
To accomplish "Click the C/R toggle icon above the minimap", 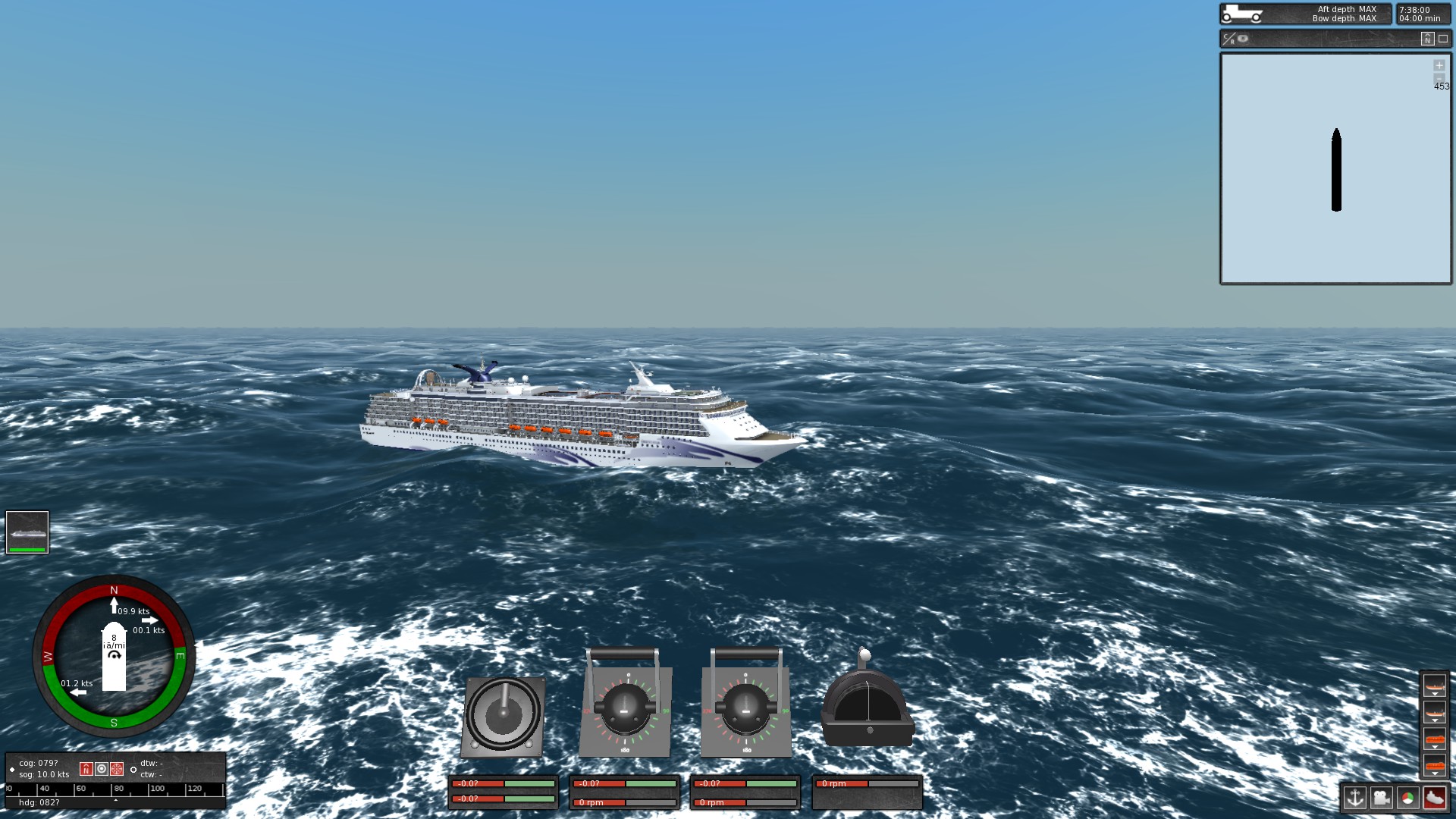I will [1228, 39].
